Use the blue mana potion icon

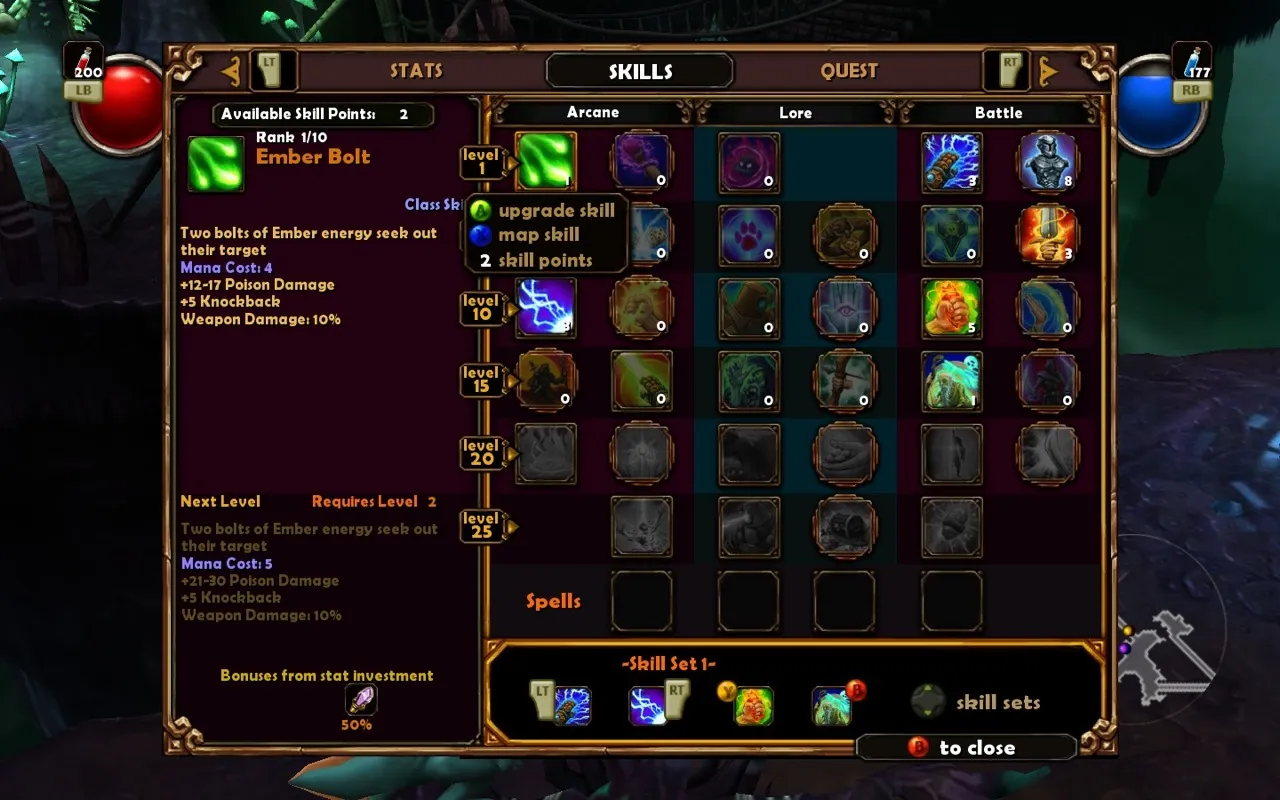coord(1192,61)
